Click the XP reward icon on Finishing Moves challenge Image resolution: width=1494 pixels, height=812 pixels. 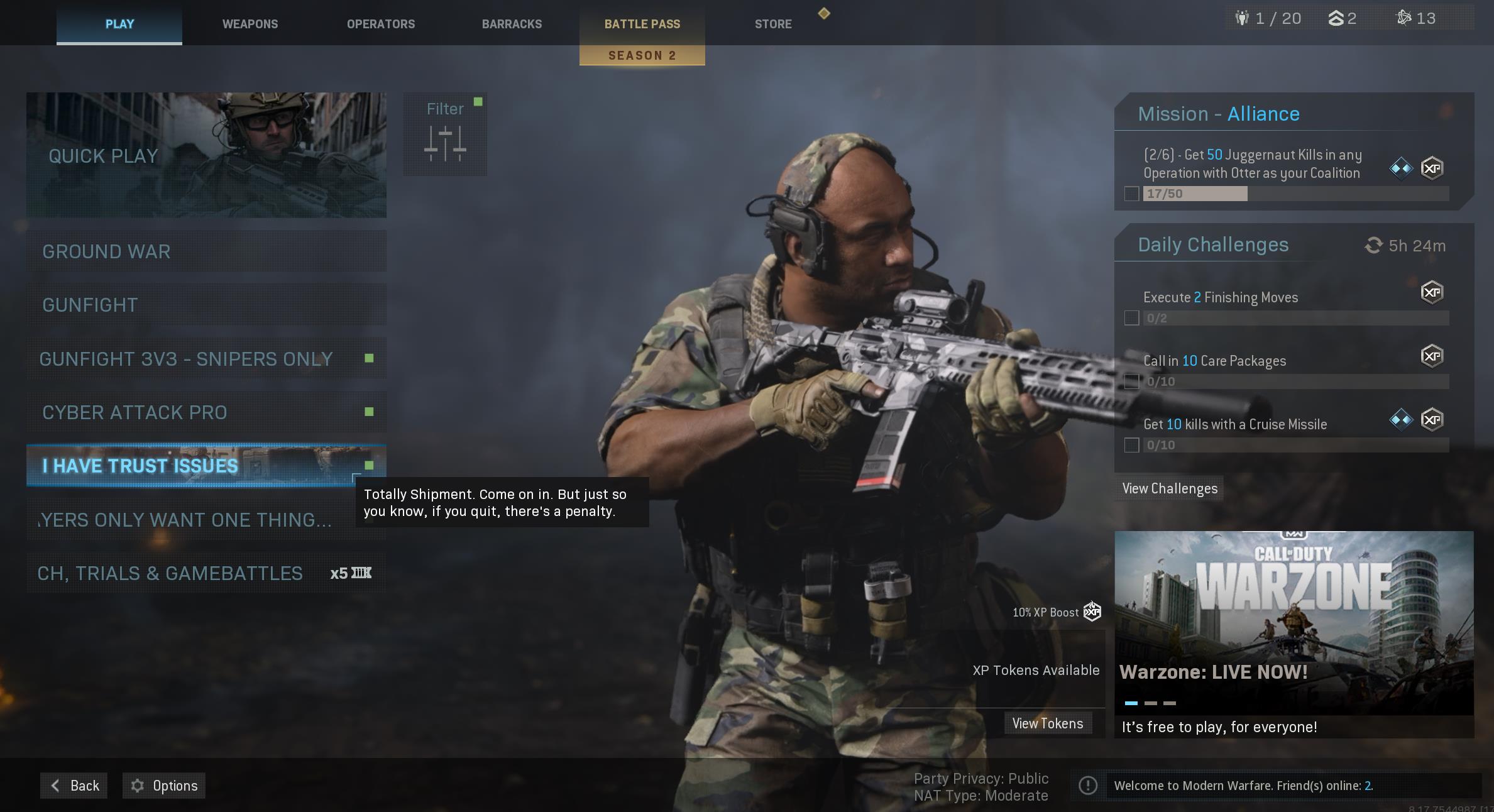1433,292
